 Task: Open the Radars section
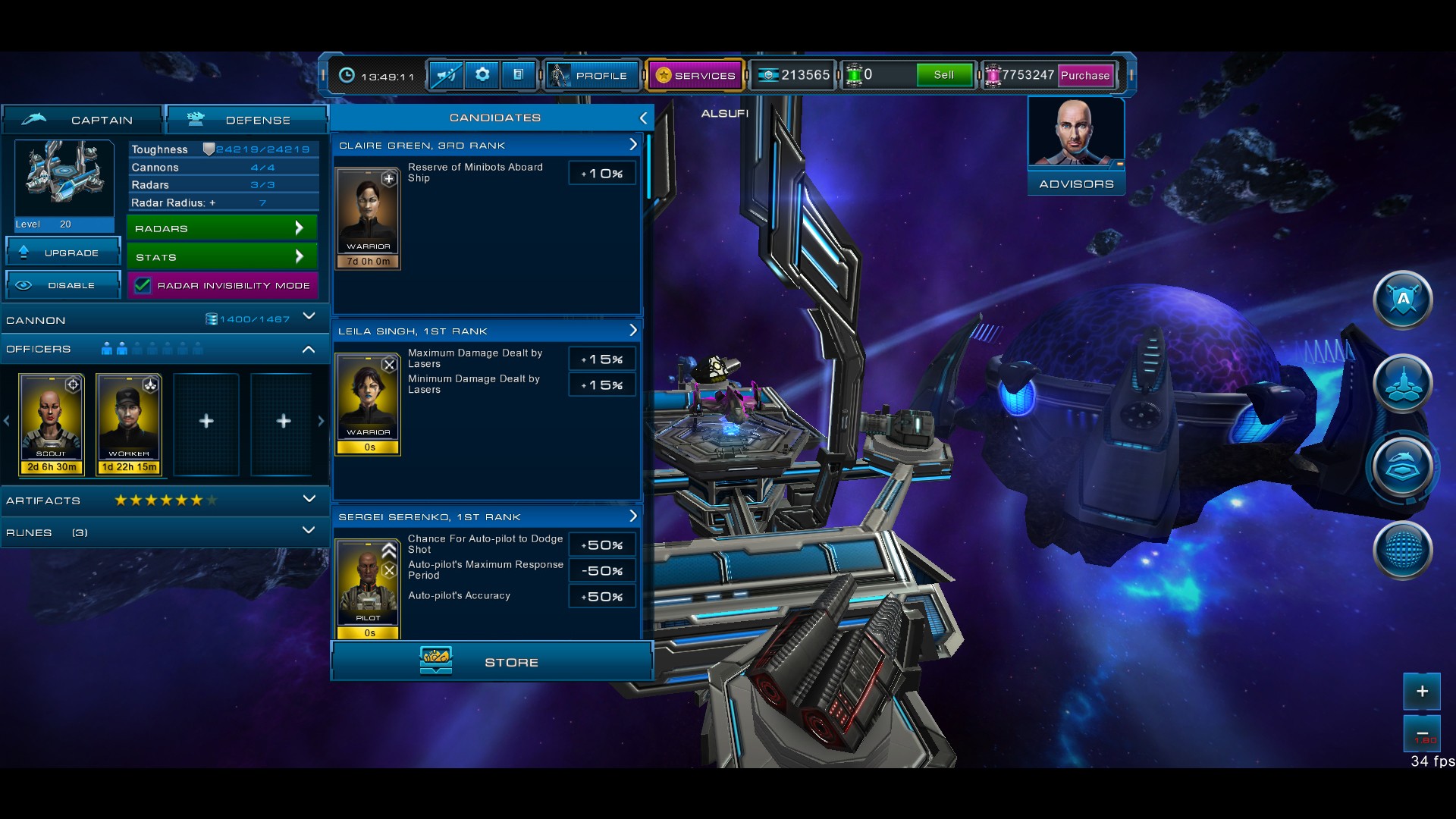[221, 228]
